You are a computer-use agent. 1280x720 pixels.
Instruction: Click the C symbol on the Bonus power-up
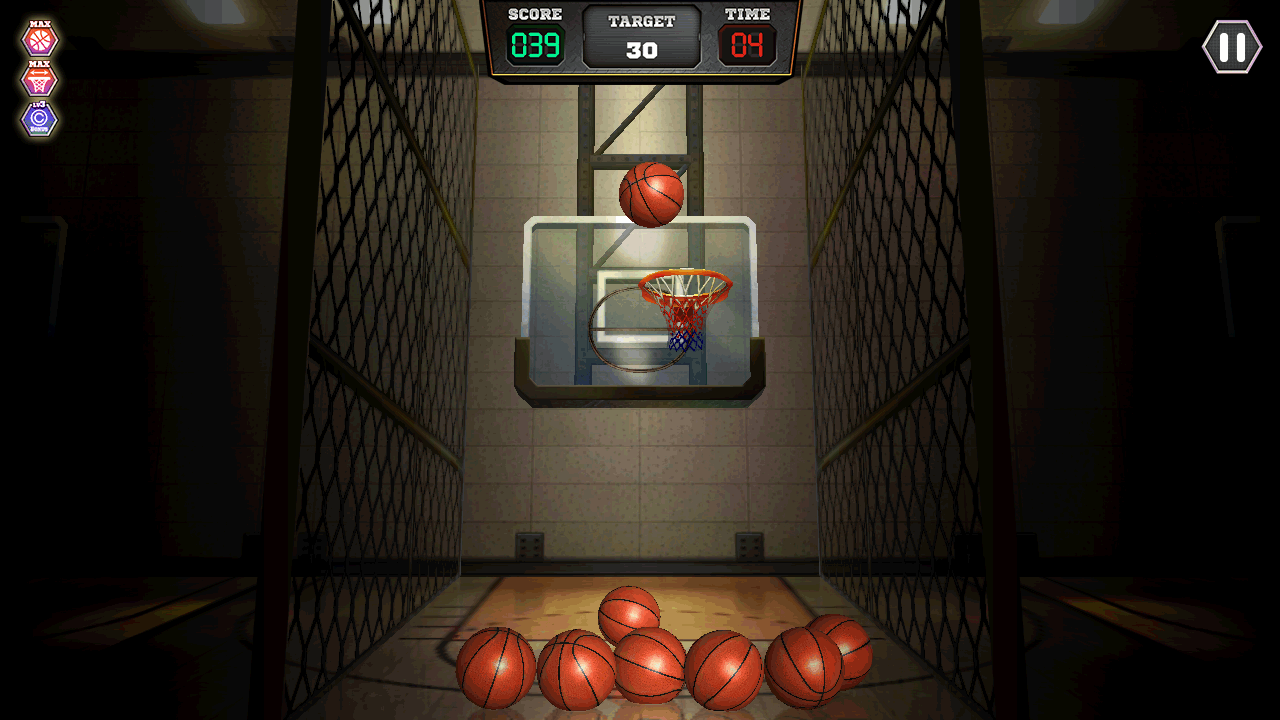[38, 118]
